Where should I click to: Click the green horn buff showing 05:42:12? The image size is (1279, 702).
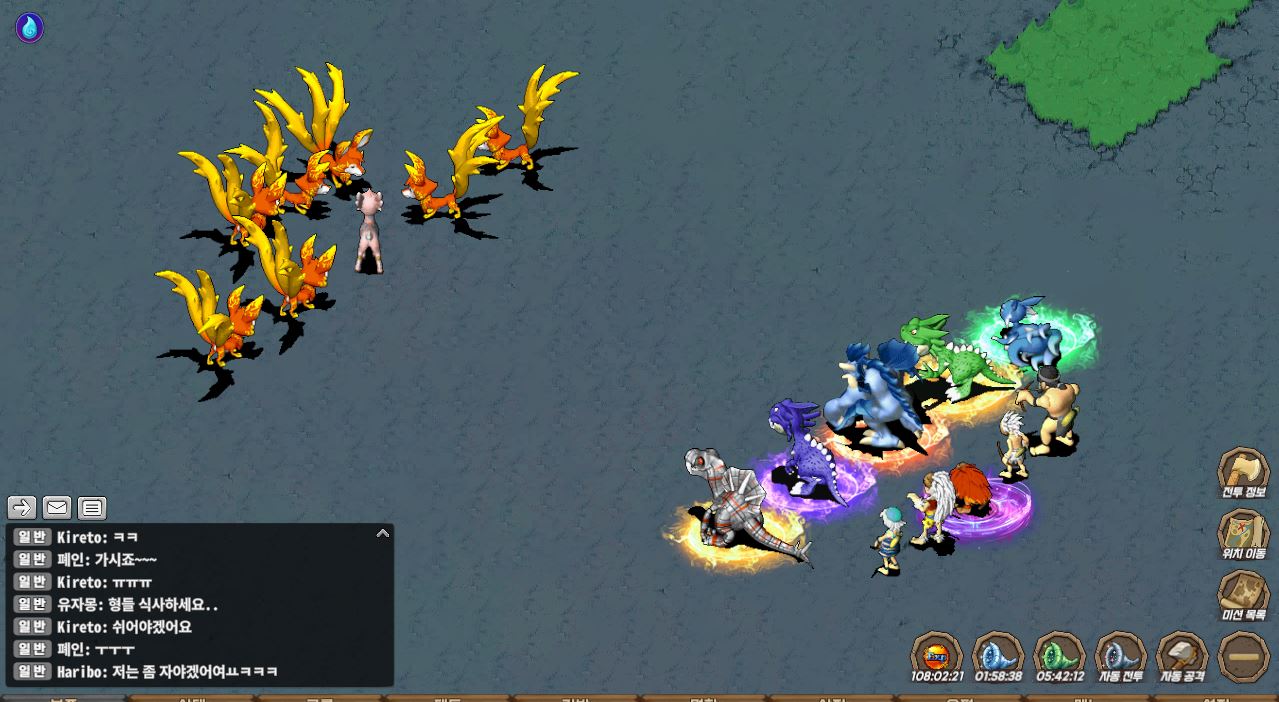[1059, 654]
